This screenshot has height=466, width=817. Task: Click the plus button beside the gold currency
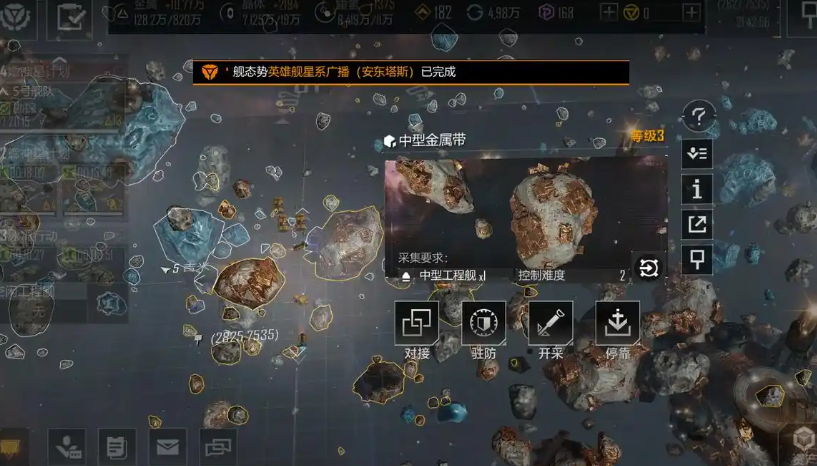point(691,12)
